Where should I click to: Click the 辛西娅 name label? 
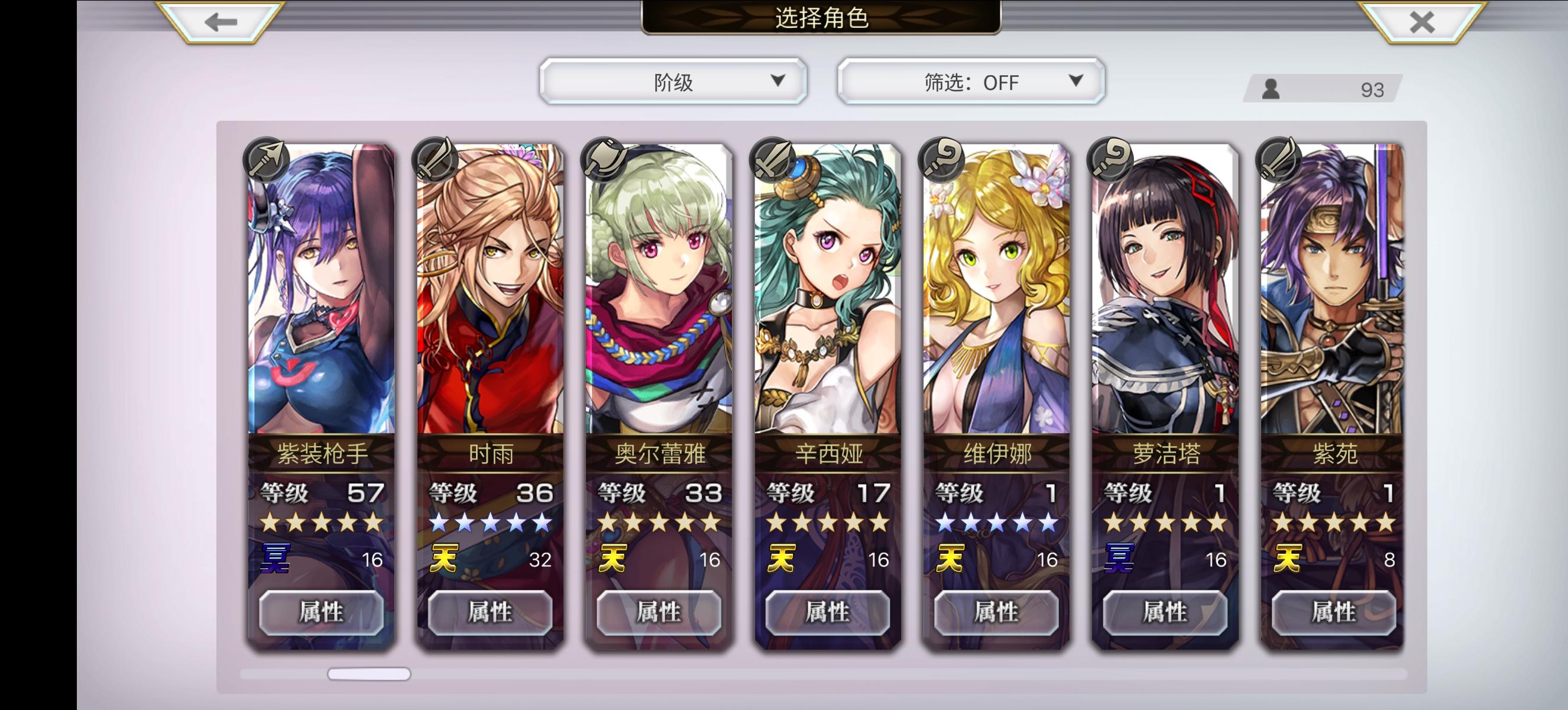(x=828, y=454)
